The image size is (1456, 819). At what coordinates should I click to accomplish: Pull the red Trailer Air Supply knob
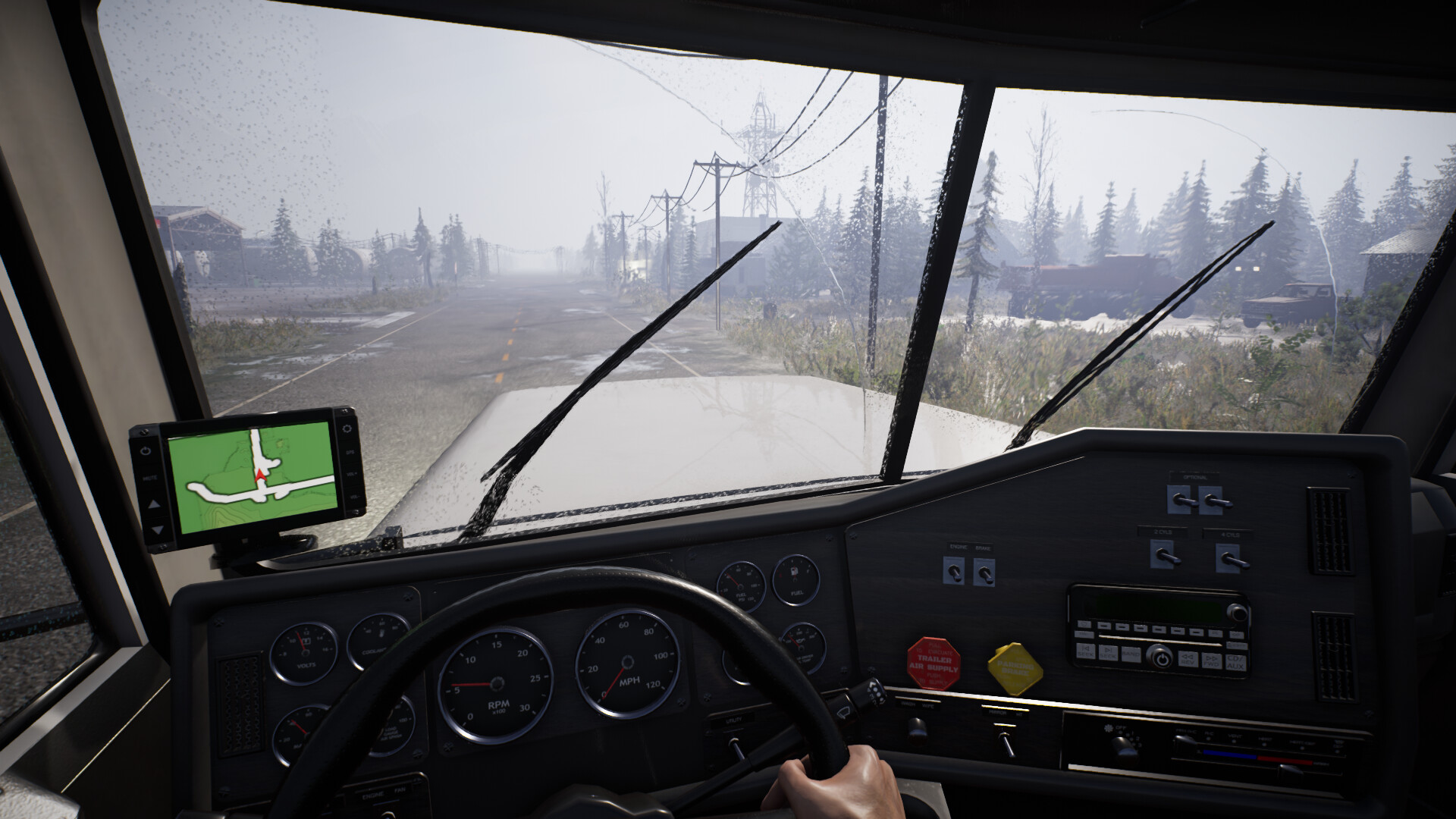pyautogui.click(x=934, y=664)
